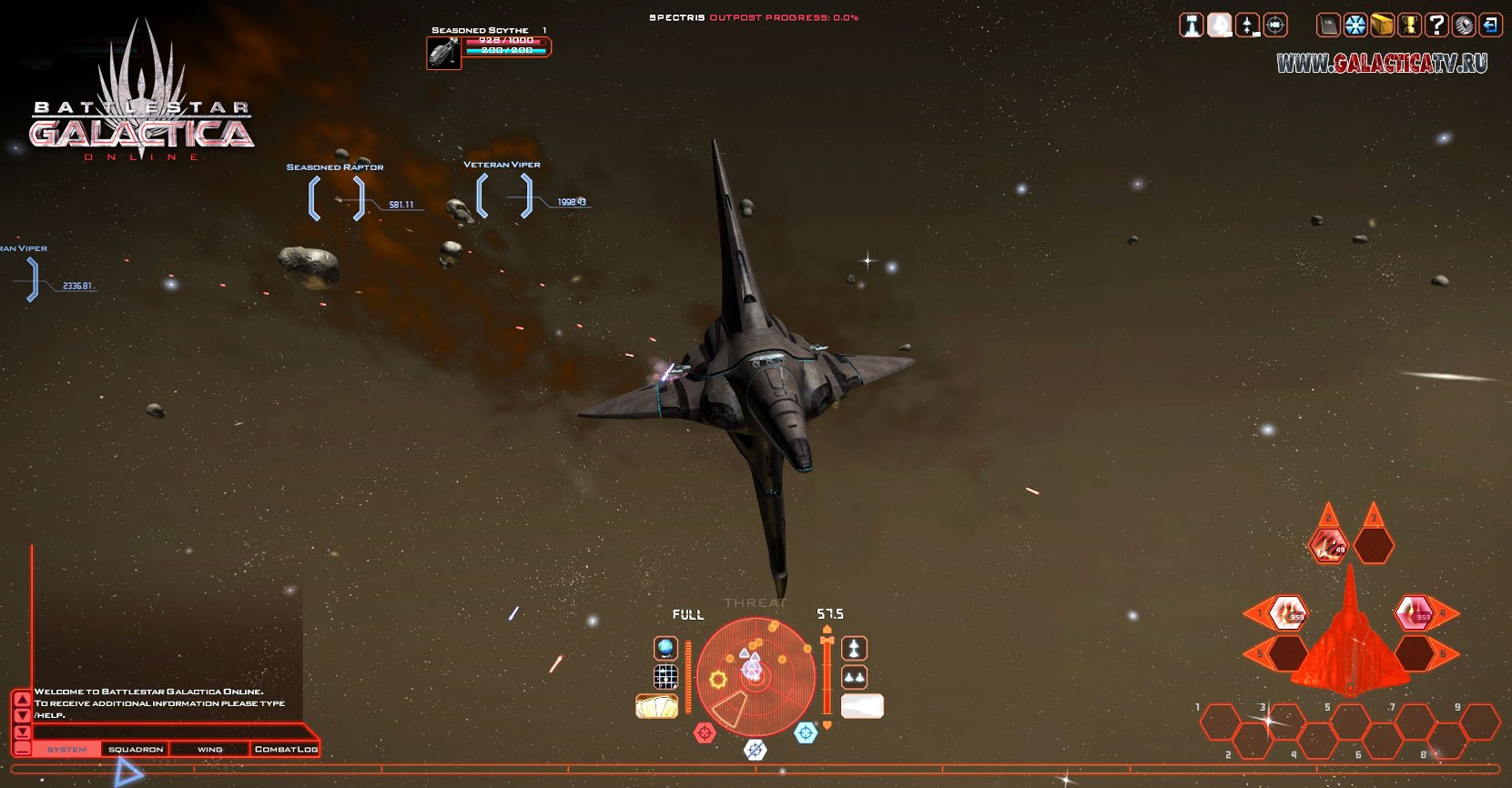
Task: Open the gold trophy achievements icon
Action: [x=1409, y=25]
